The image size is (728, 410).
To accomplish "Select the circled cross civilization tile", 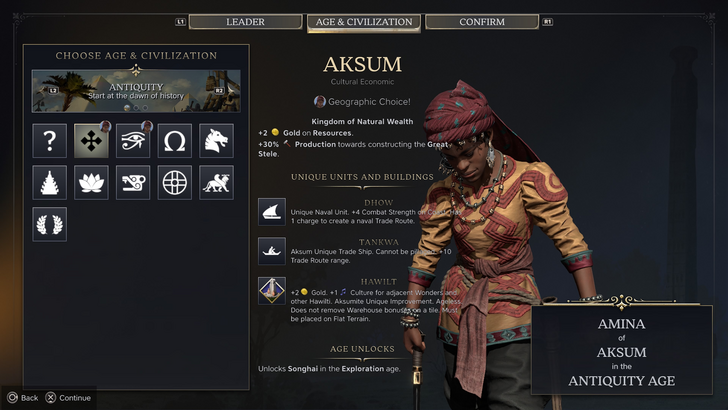I will tap(175, 182).
